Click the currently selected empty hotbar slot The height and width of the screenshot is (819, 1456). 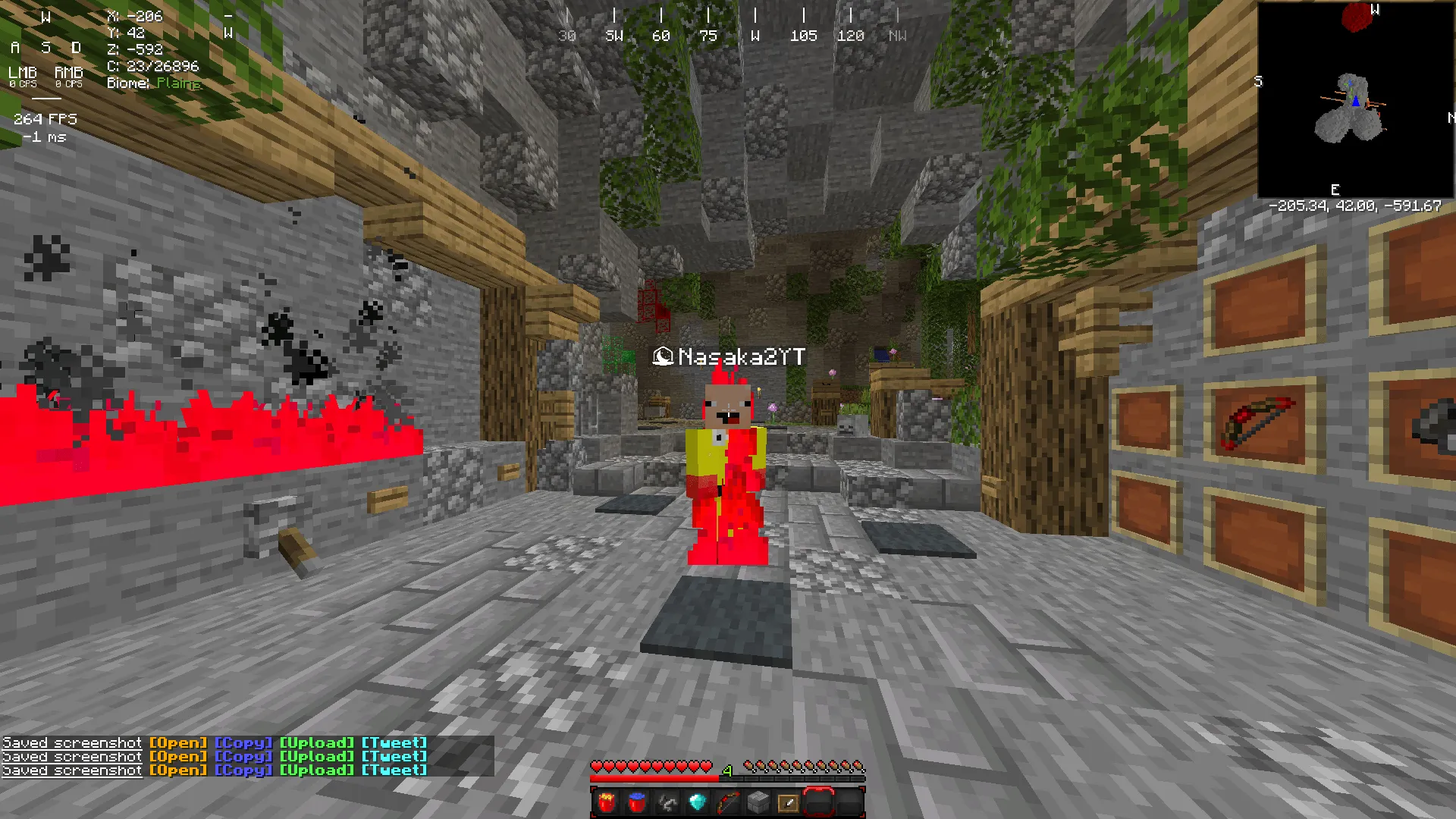pyautogui.click(x=819, y=802)
